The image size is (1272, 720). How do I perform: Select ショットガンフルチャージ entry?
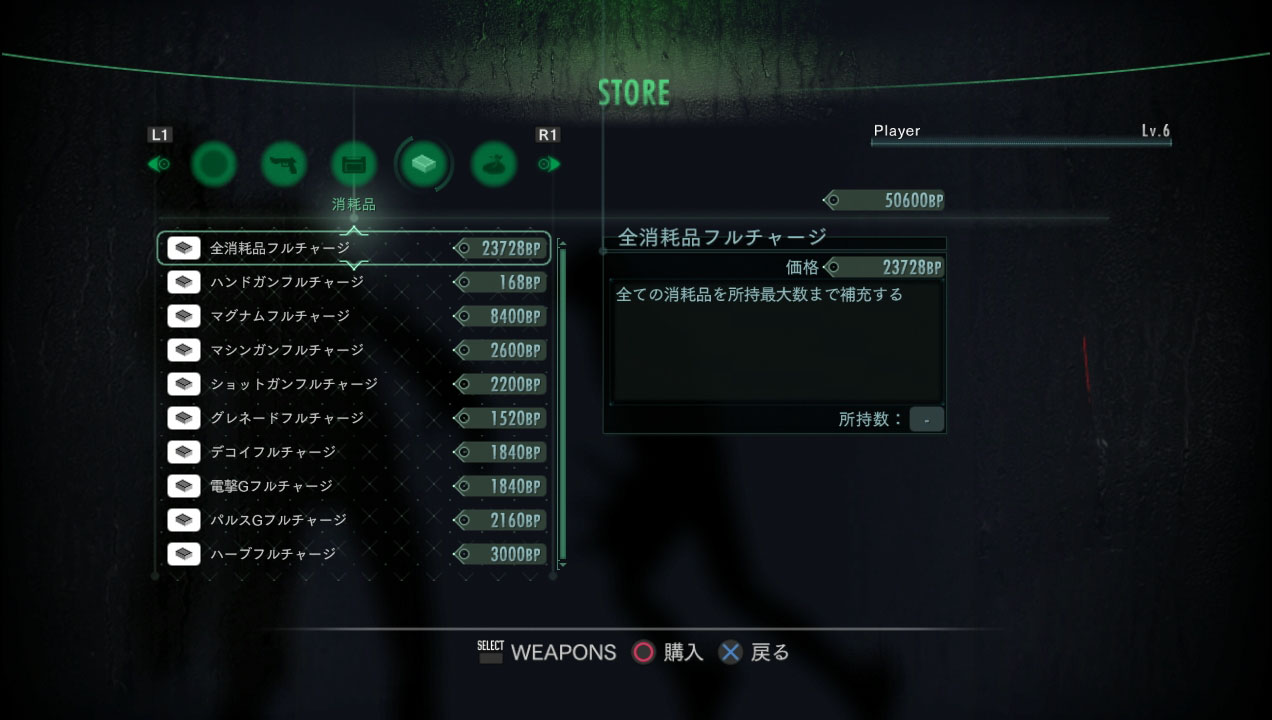point(354,384)
